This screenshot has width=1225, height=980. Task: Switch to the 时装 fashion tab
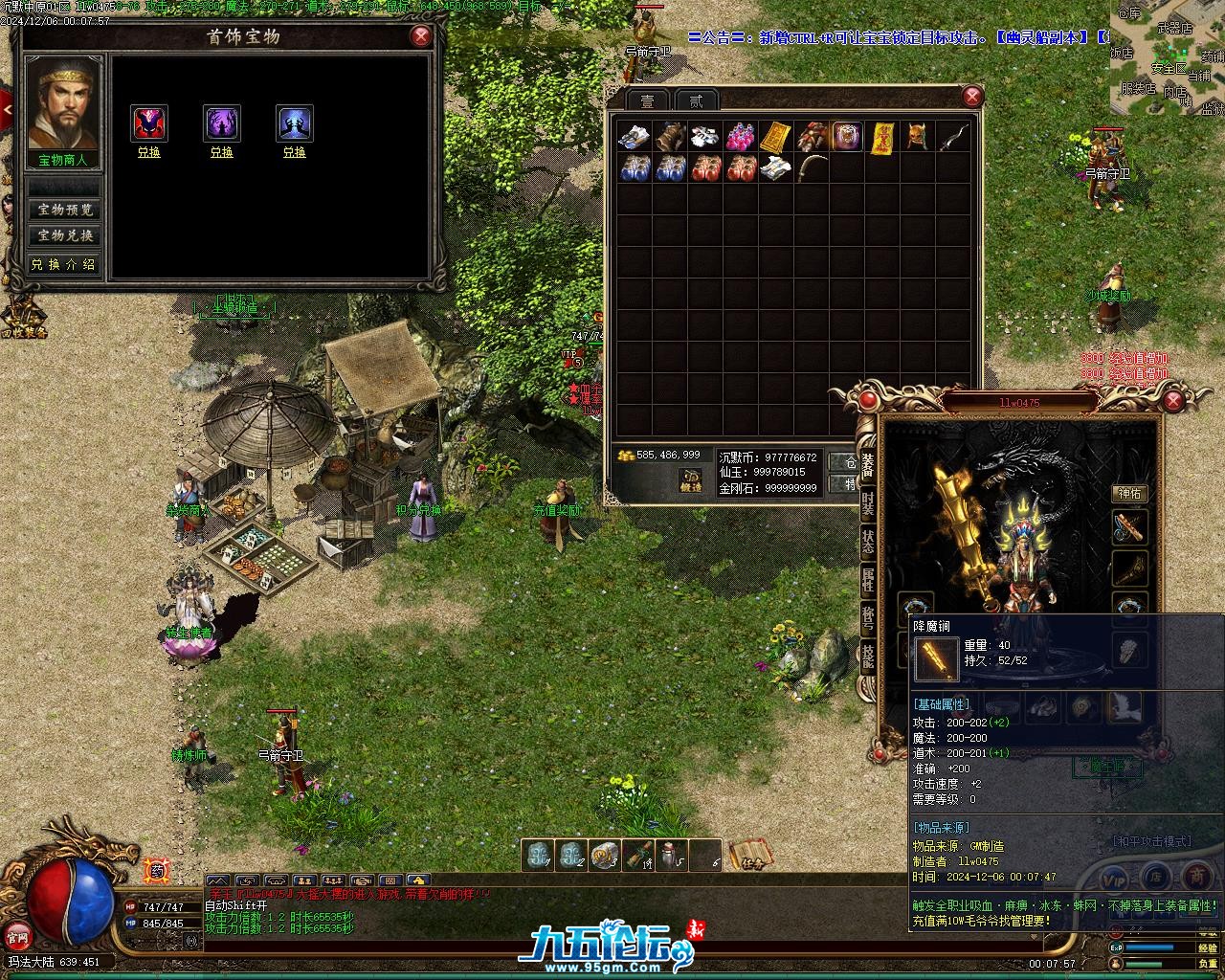(867, 504)
